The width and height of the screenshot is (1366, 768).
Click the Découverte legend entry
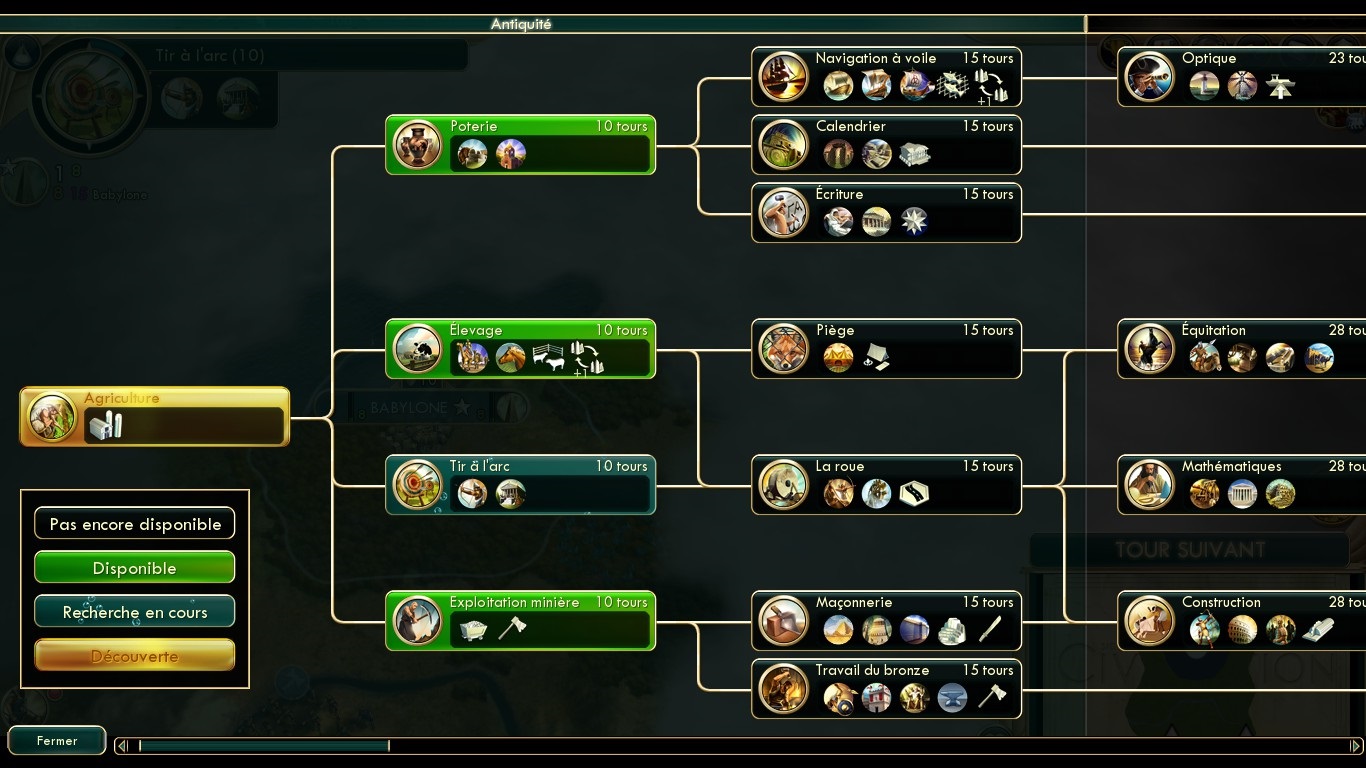tap(134, 656)
